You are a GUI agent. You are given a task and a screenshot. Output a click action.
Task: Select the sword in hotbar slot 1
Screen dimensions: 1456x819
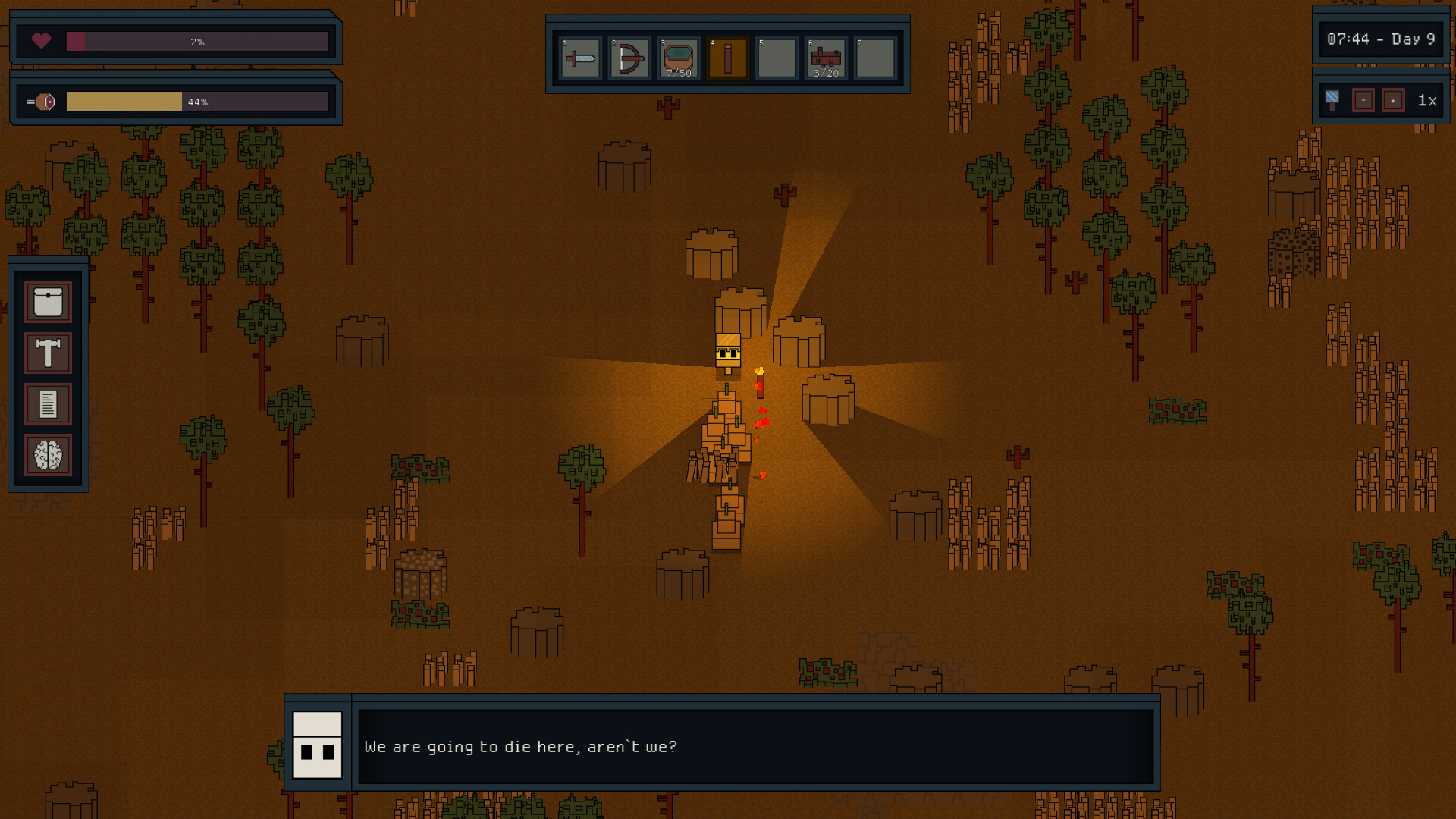click(x=579, y=58)
